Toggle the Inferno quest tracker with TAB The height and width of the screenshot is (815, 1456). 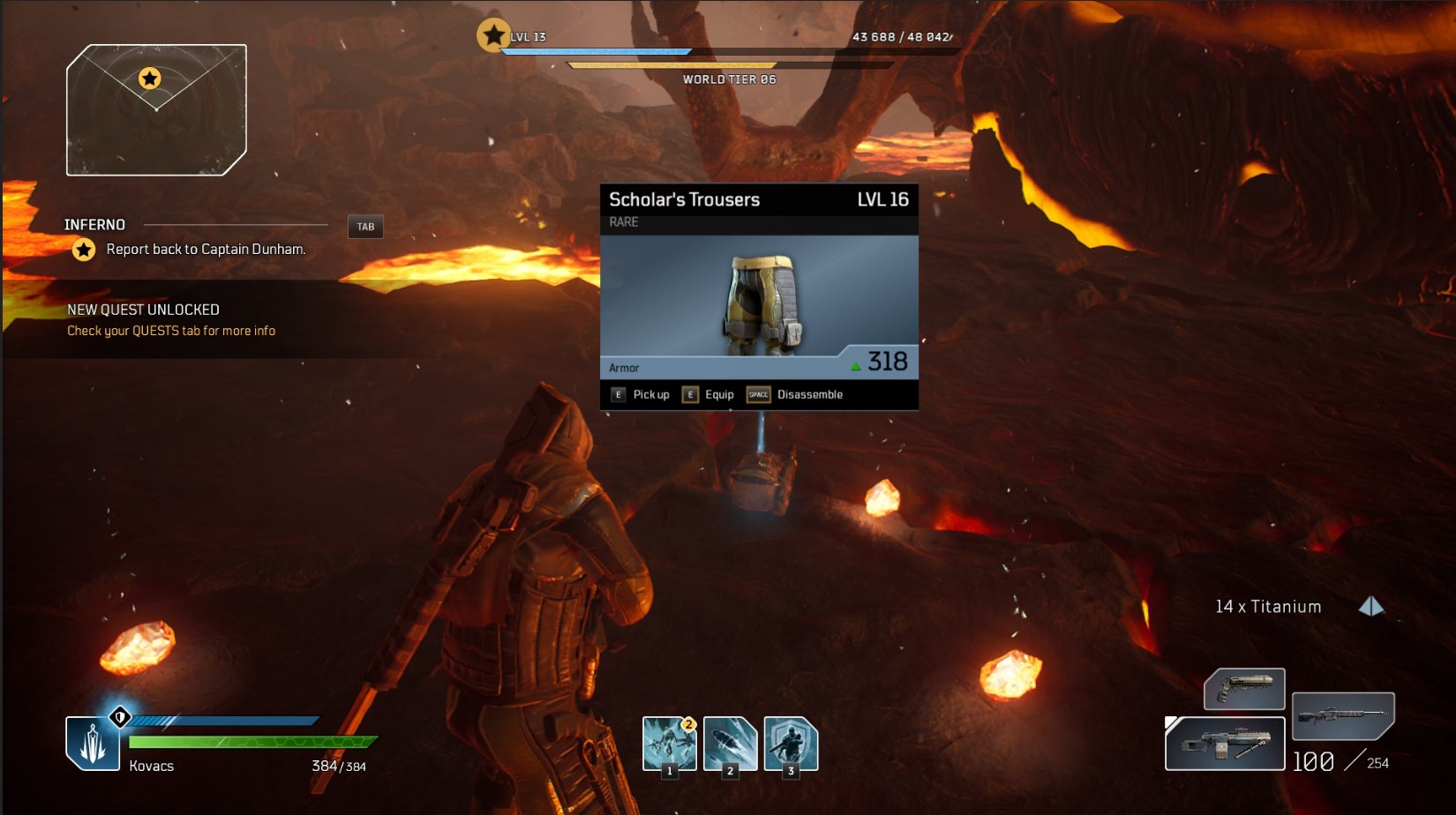click(x=364, y=227)
